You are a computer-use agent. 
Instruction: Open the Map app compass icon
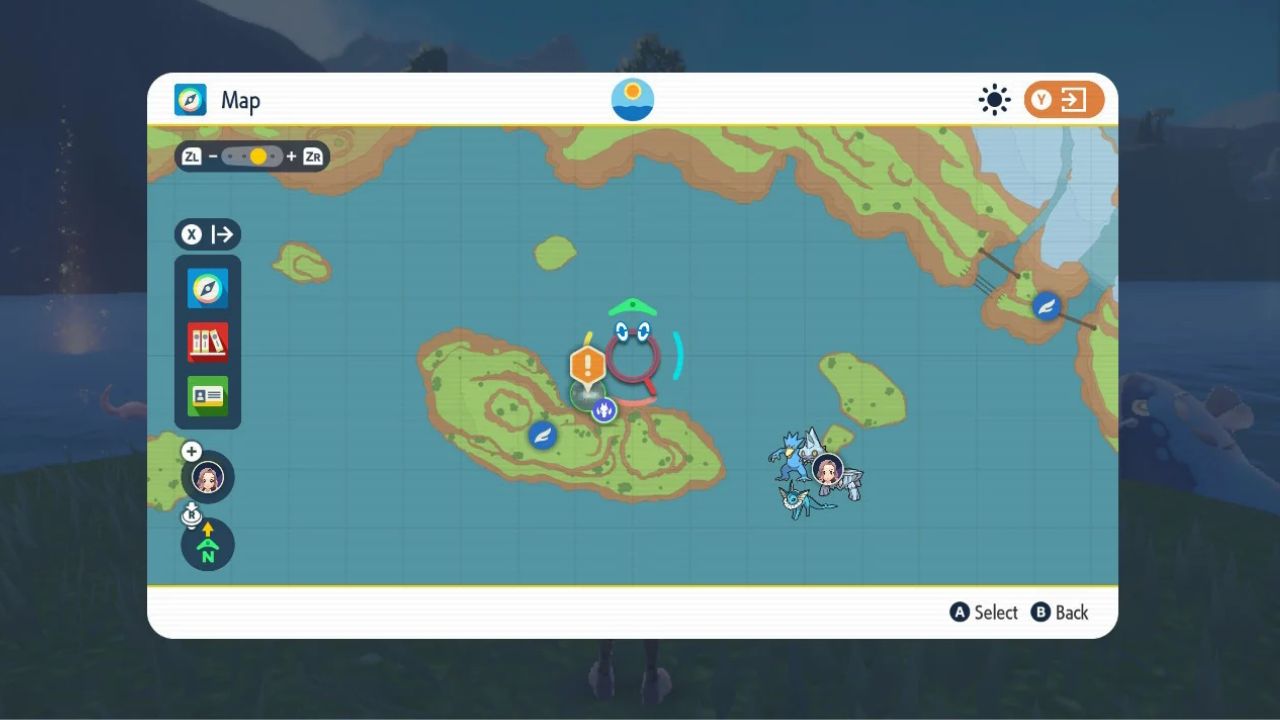(208, 289)
